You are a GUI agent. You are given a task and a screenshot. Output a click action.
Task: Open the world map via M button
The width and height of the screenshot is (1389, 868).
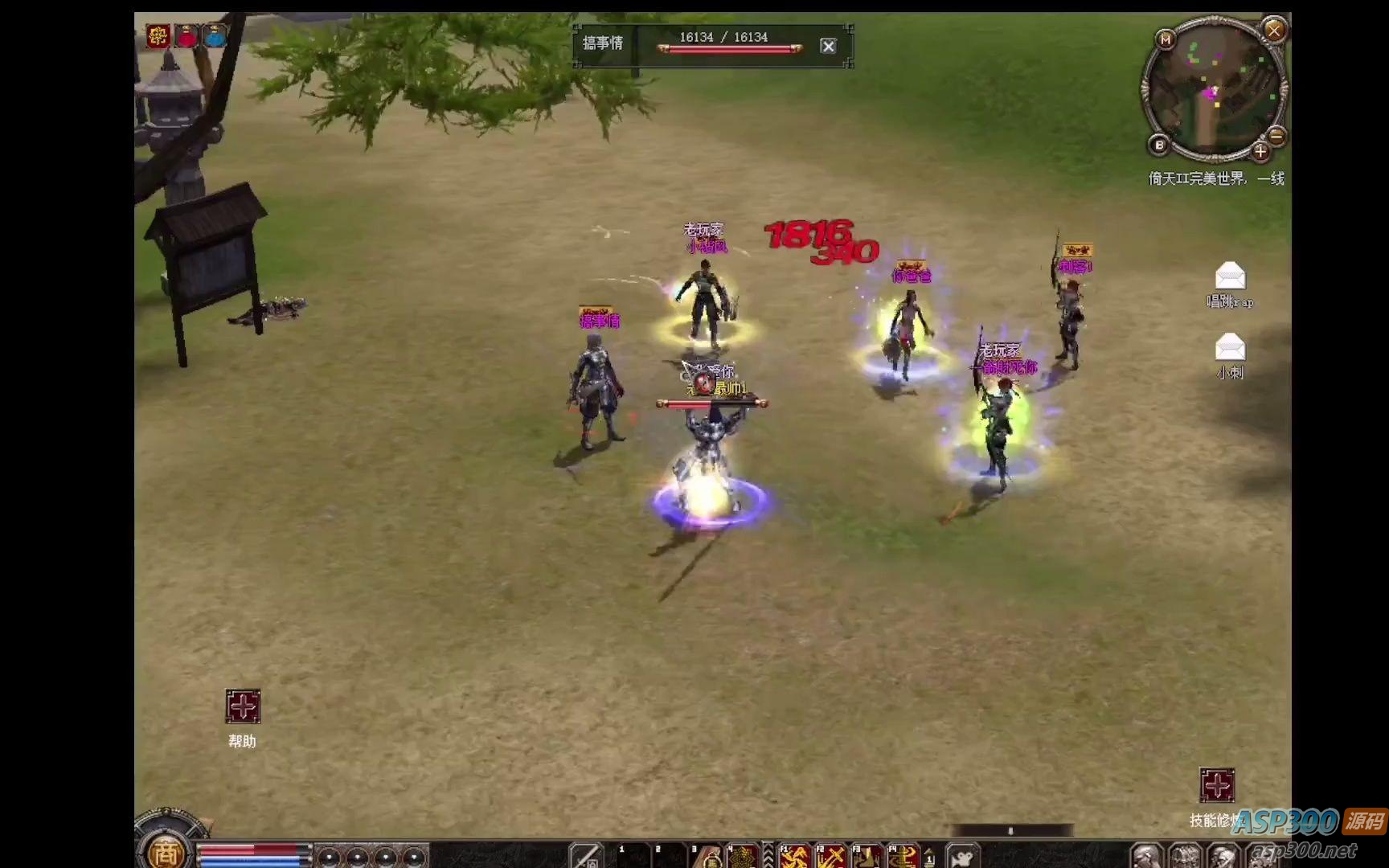point(1166,39)
